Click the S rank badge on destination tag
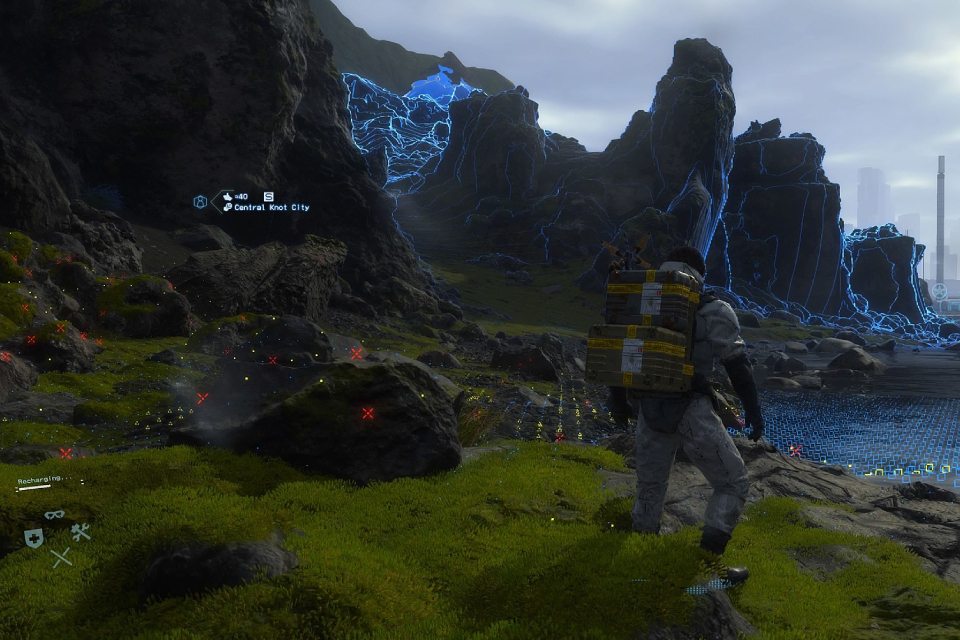Screen dimensions: 960x640 pyautogui.click(x=268, y=196)
